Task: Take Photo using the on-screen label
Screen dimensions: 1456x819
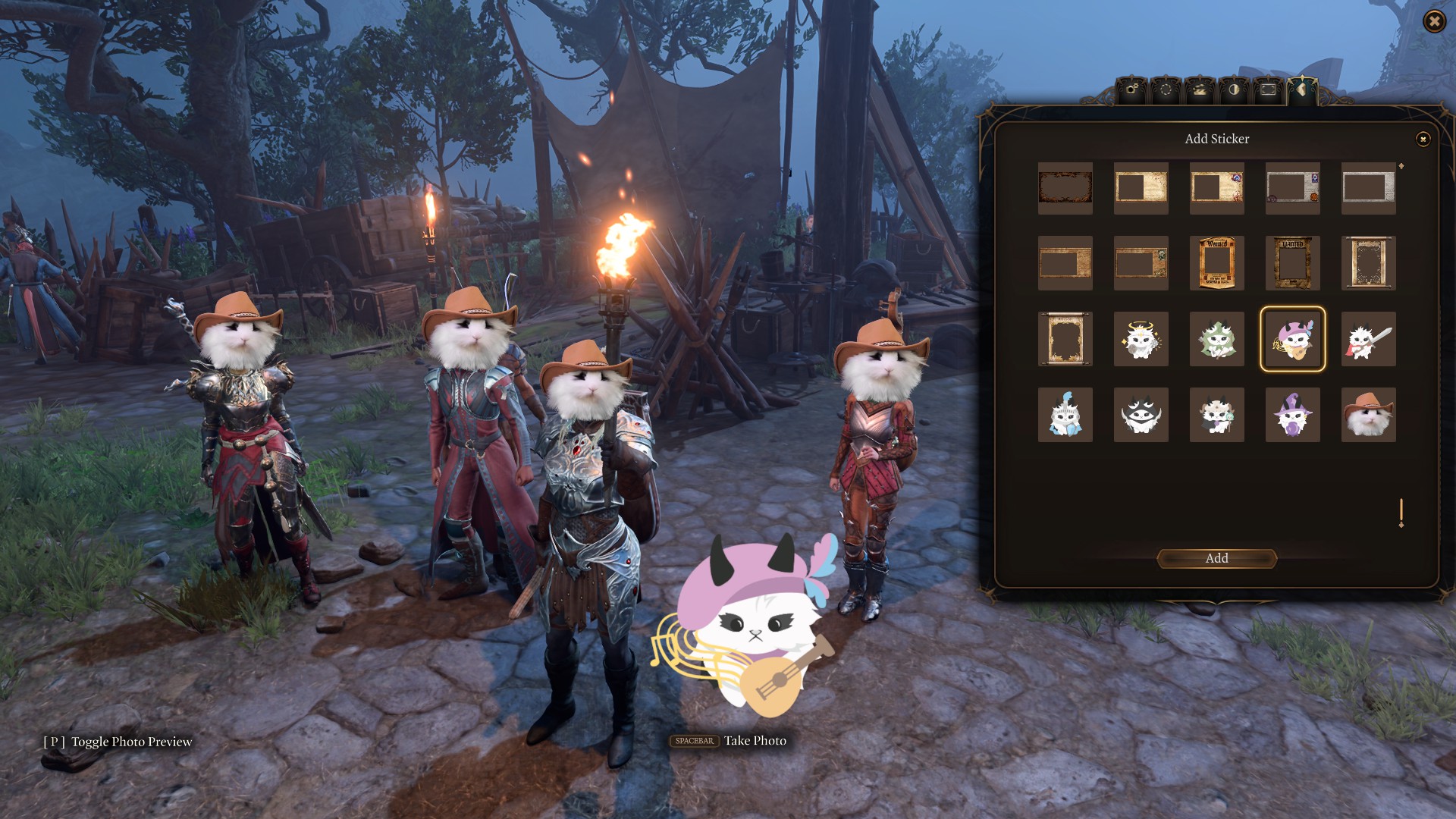Action: point(754,741)
